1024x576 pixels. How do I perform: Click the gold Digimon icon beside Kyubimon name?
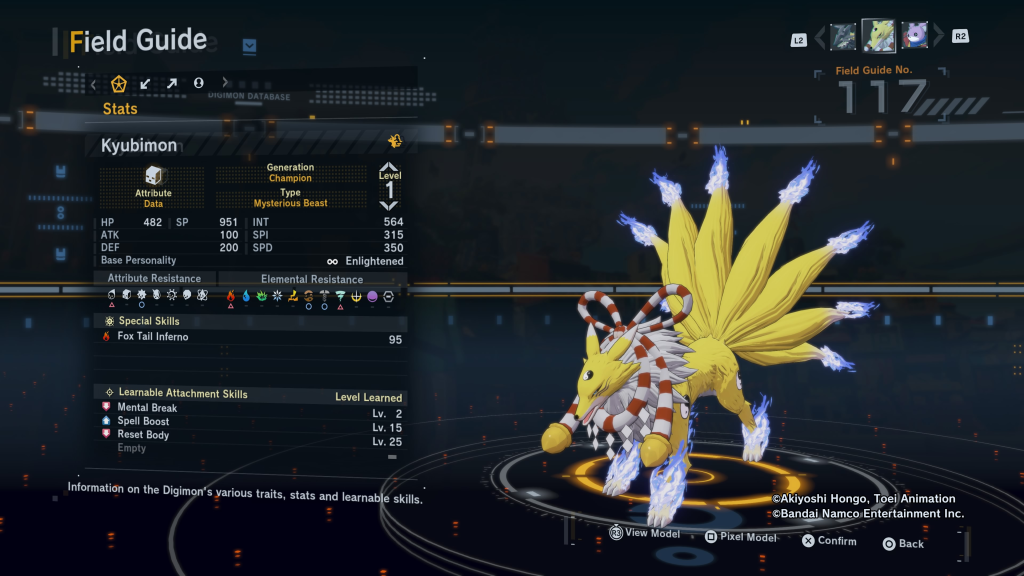point(395,142)
